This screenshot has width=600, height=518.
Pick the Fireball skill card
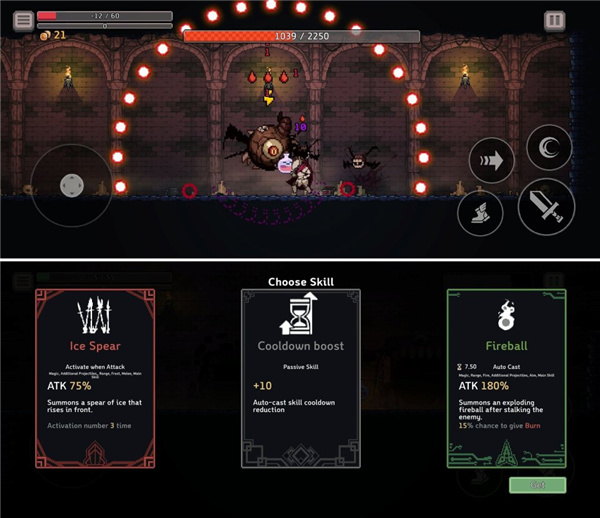click(x=506, y=378)
